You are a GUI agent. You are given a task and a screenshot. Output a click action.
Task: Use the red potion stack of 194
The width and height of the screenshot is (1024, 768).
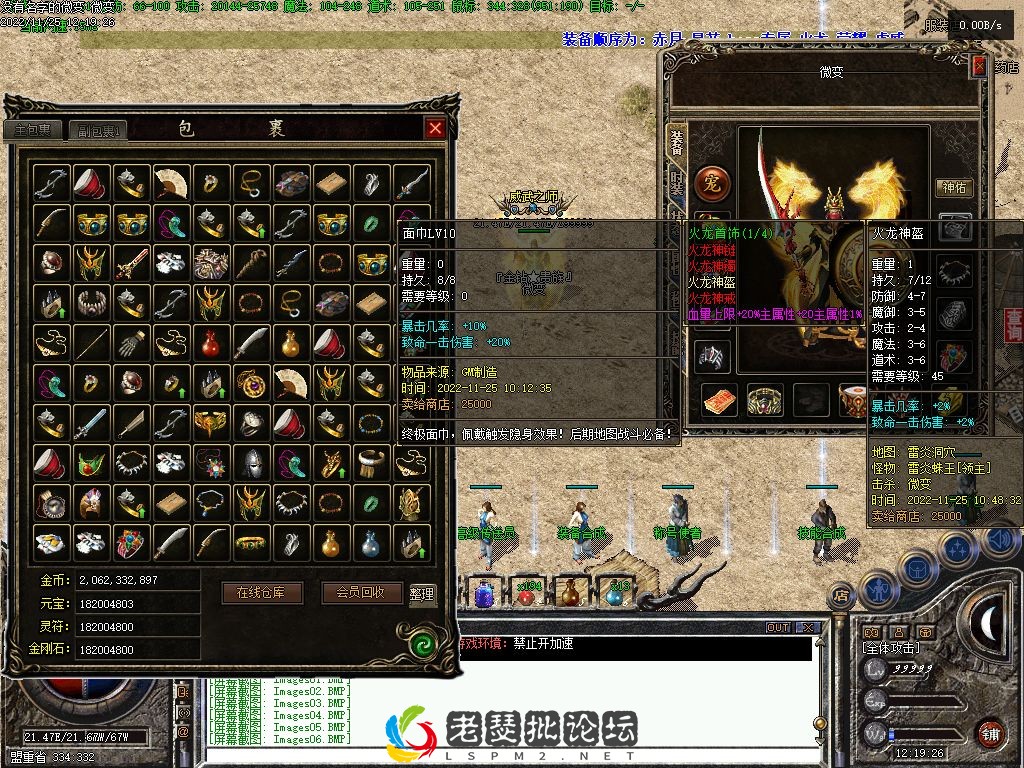(526, 592)
